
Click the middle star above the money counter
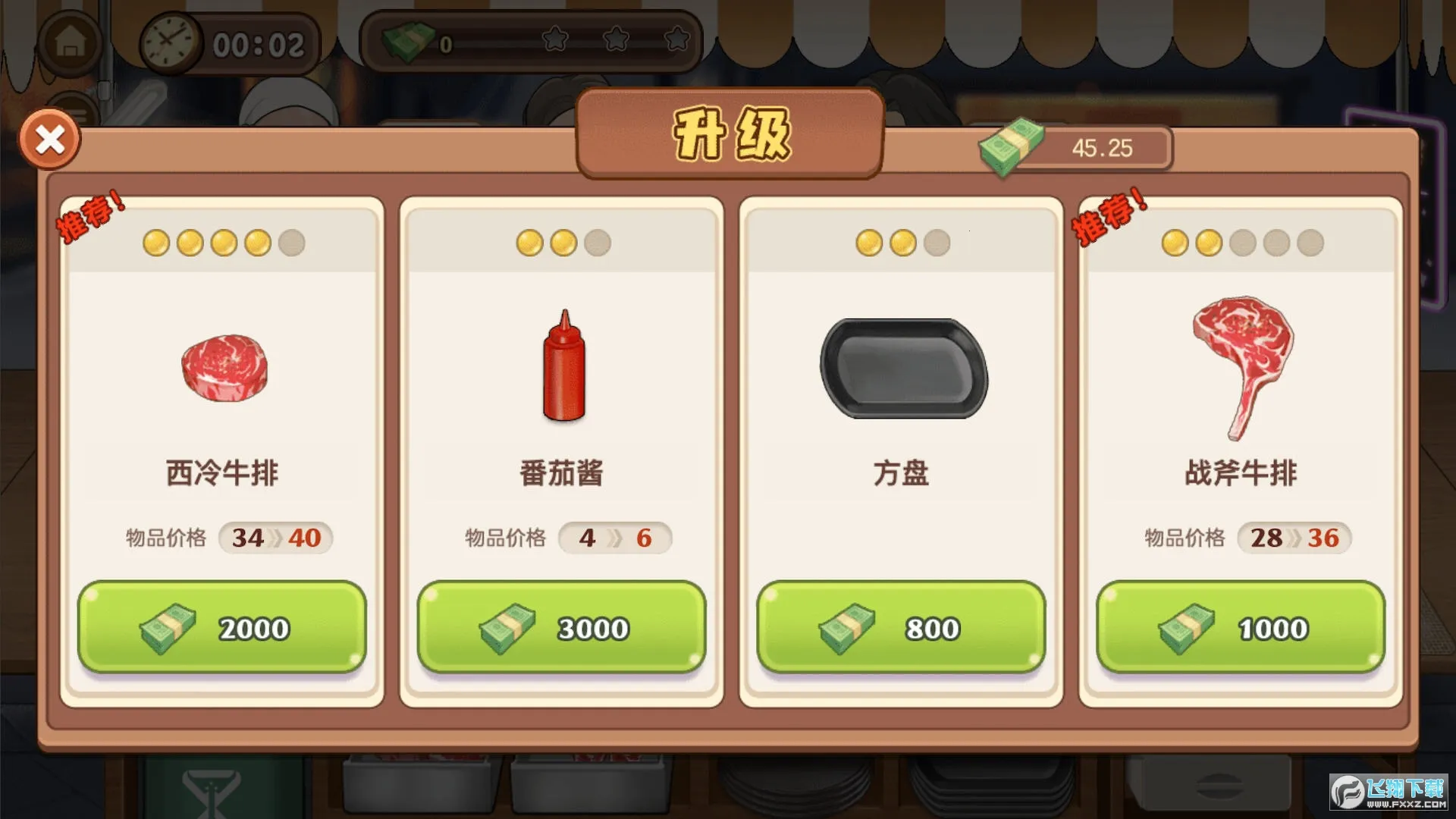[616, 39]
